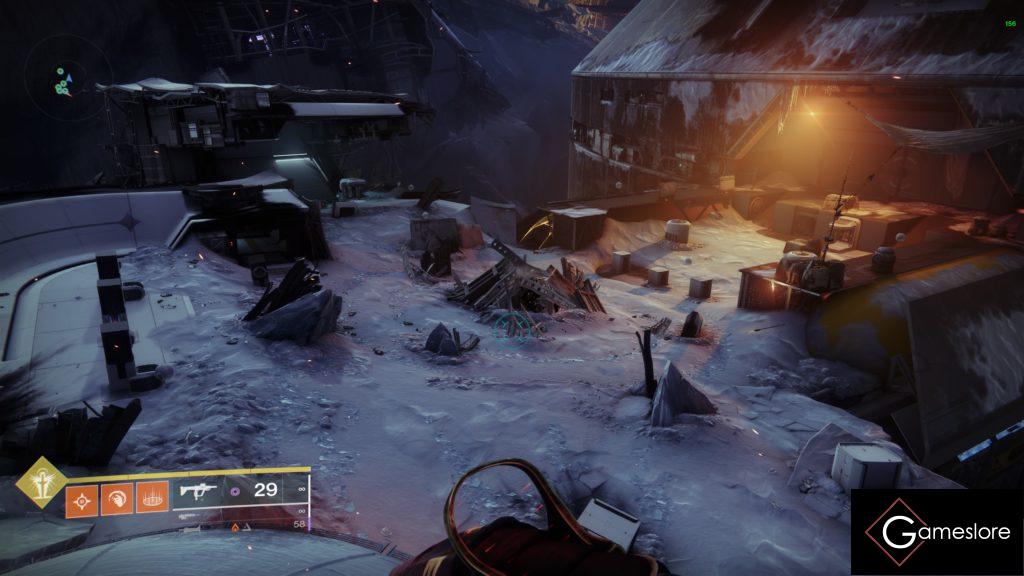Image resolution: width=1024 pixels, height=576 pixels.
Task: Select the orange grenade ability icon
Action: [x=81, y=499]
